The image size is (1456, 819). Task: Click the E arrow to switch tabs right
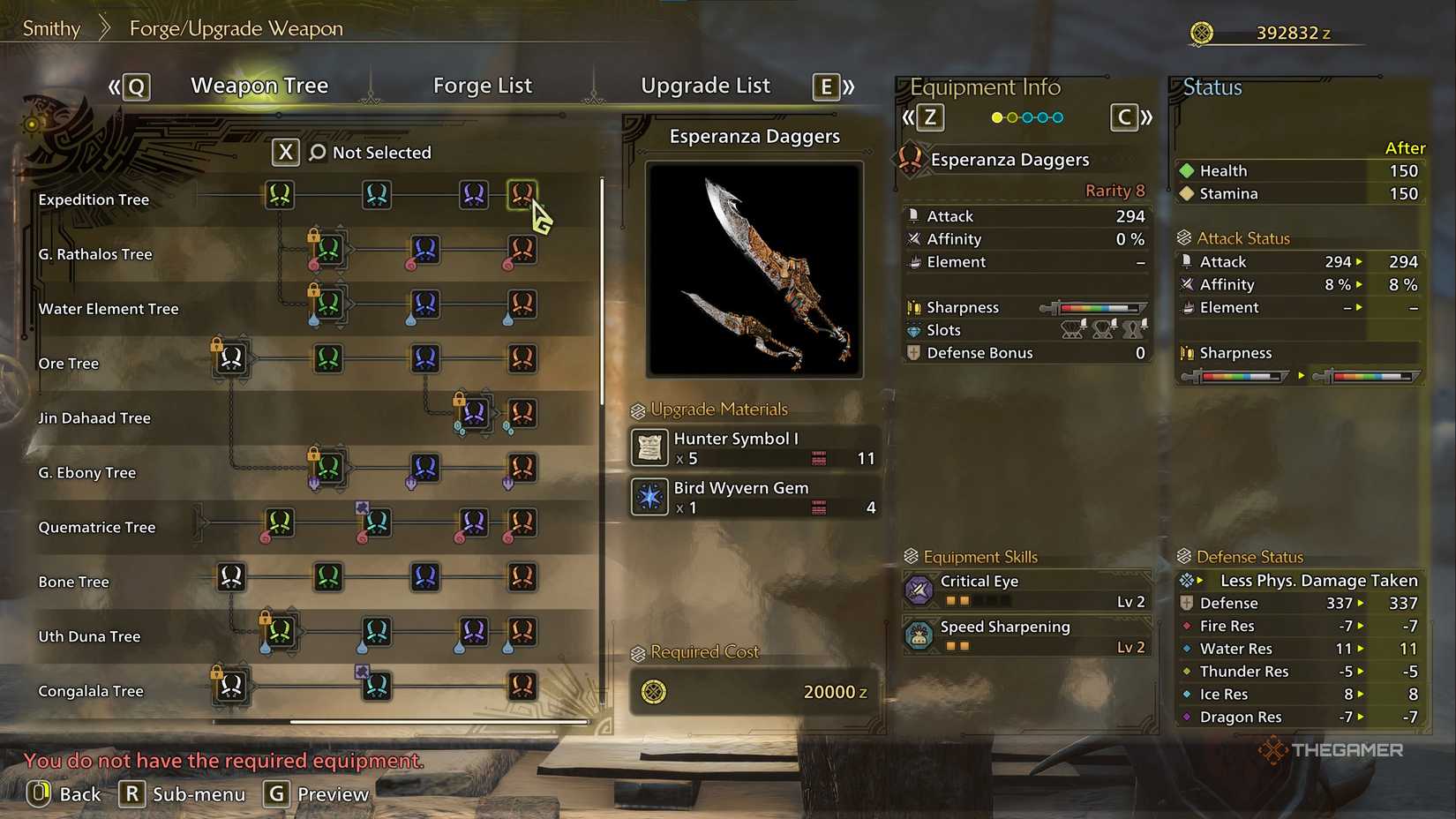tap(824, 87)
